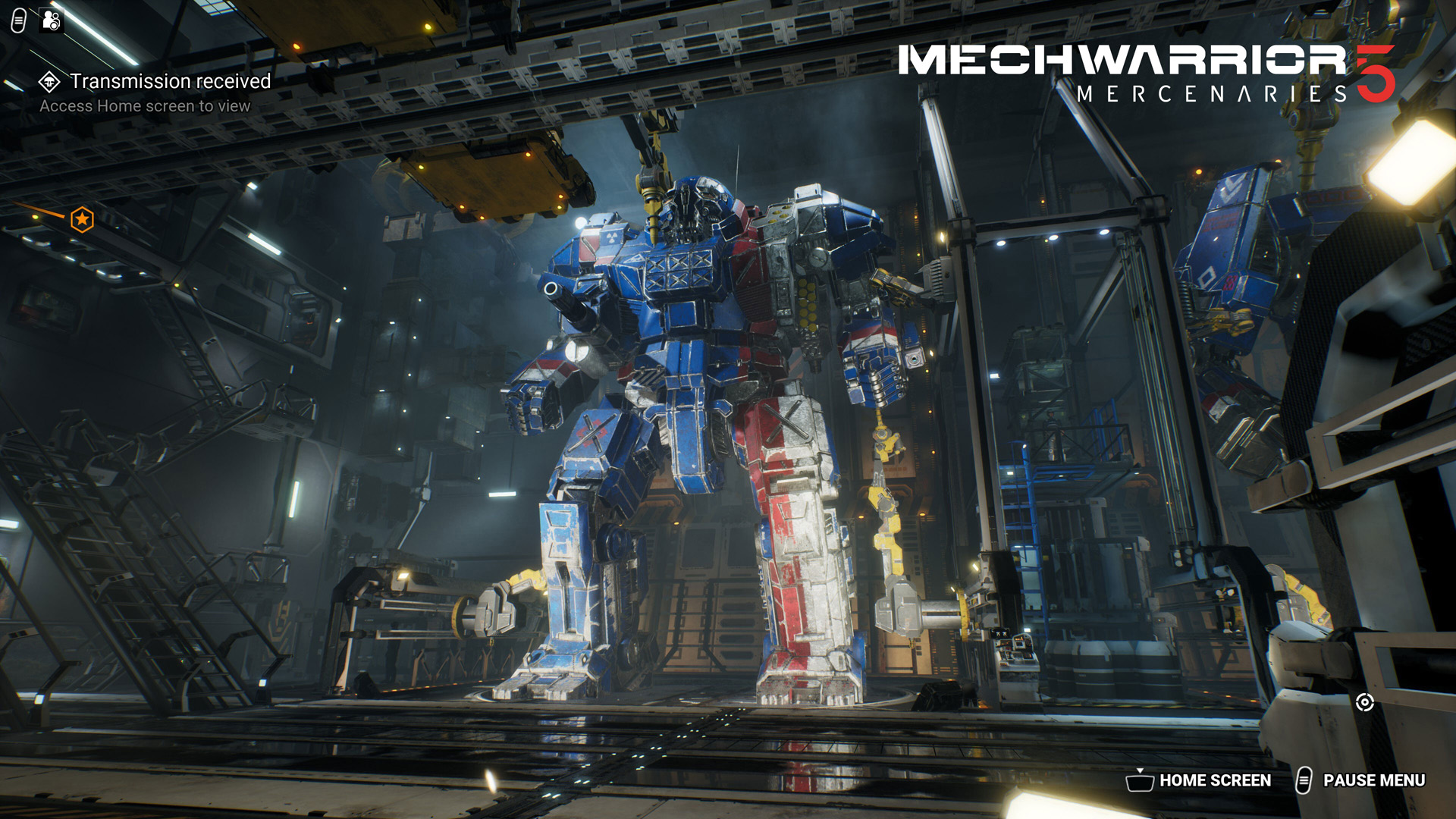Click the pause menu capsule icon bottom right

(x=1306, y=780)
